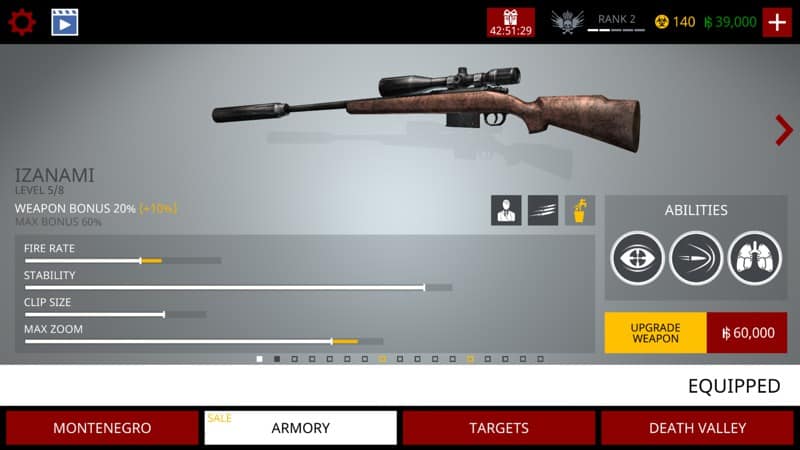This screenshot has width=800, height=450.
Task: Go to the Montenegro tab
Action: (102, 428)
